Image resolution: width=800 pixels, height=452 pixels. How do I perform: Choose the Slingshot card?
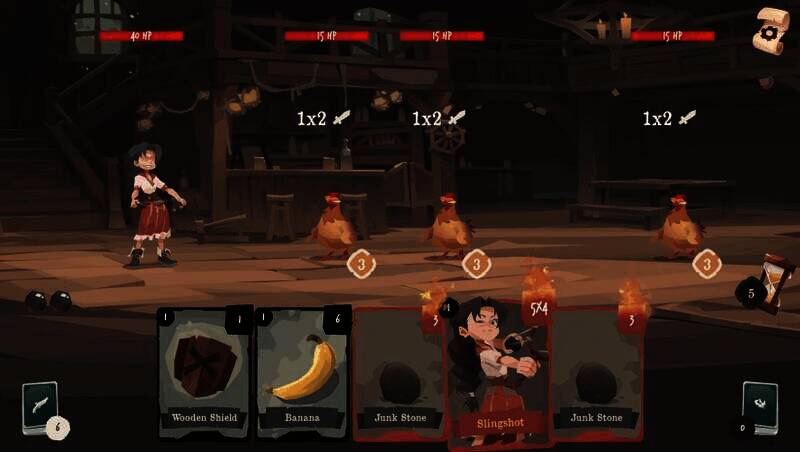[x=497, y=375]
